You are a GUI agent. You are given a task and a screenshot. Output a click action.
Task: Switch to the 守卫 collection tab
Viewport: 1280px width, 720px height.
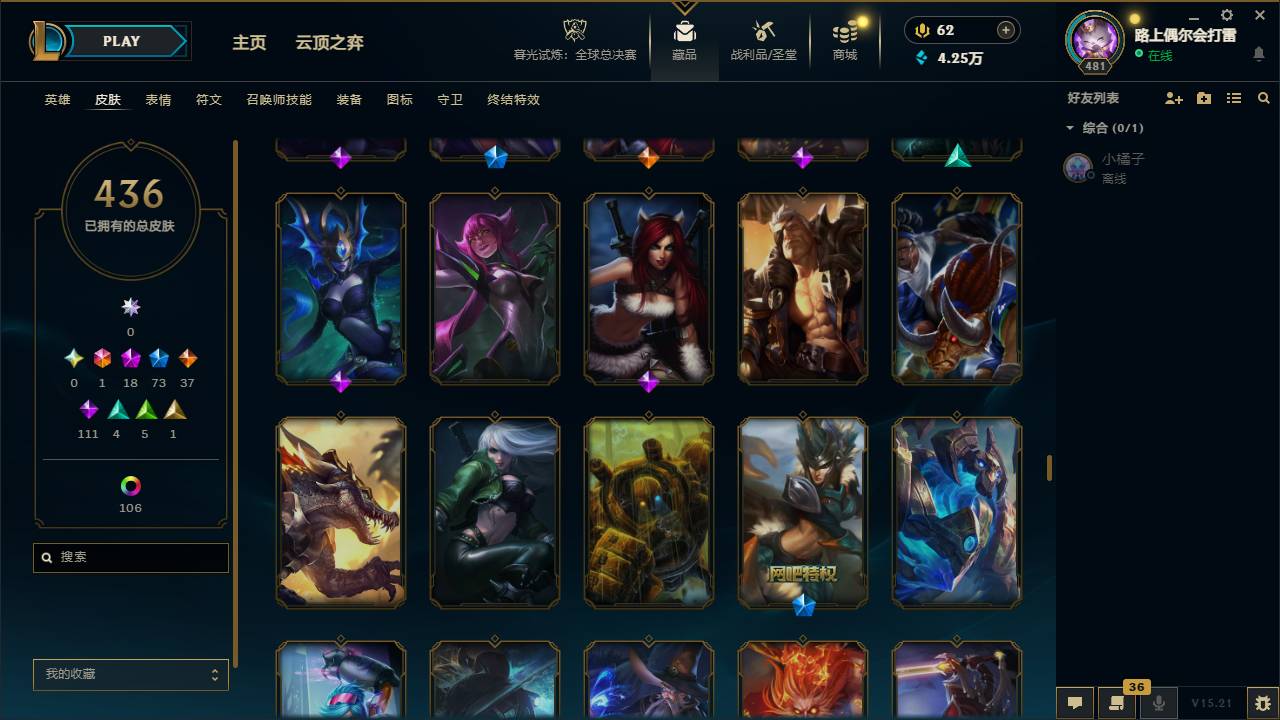coord(449,100)
